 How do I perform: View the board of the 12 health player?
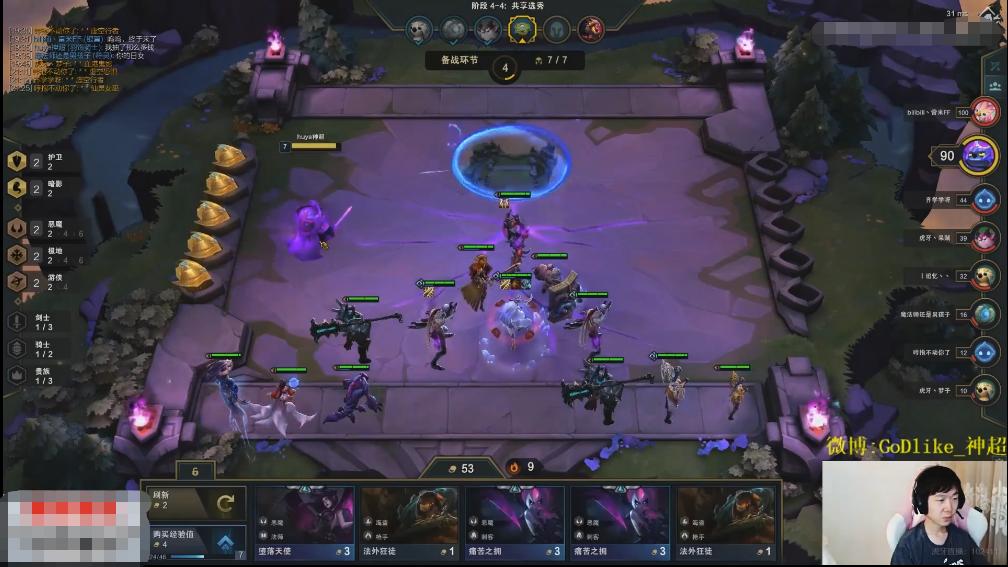click(985, 352)
